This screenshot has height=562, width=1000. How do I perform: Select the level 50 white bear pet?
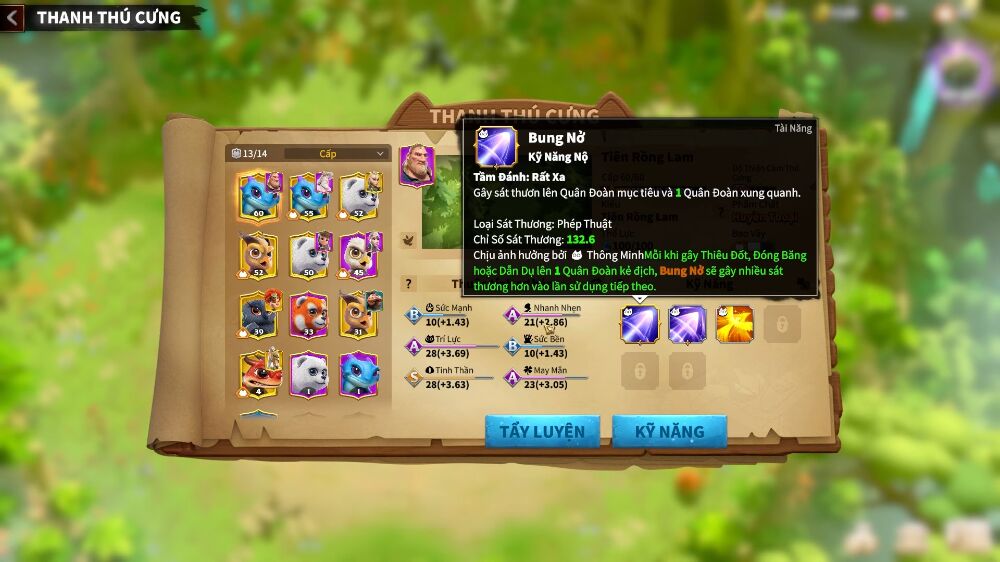(x=309, y=254)
